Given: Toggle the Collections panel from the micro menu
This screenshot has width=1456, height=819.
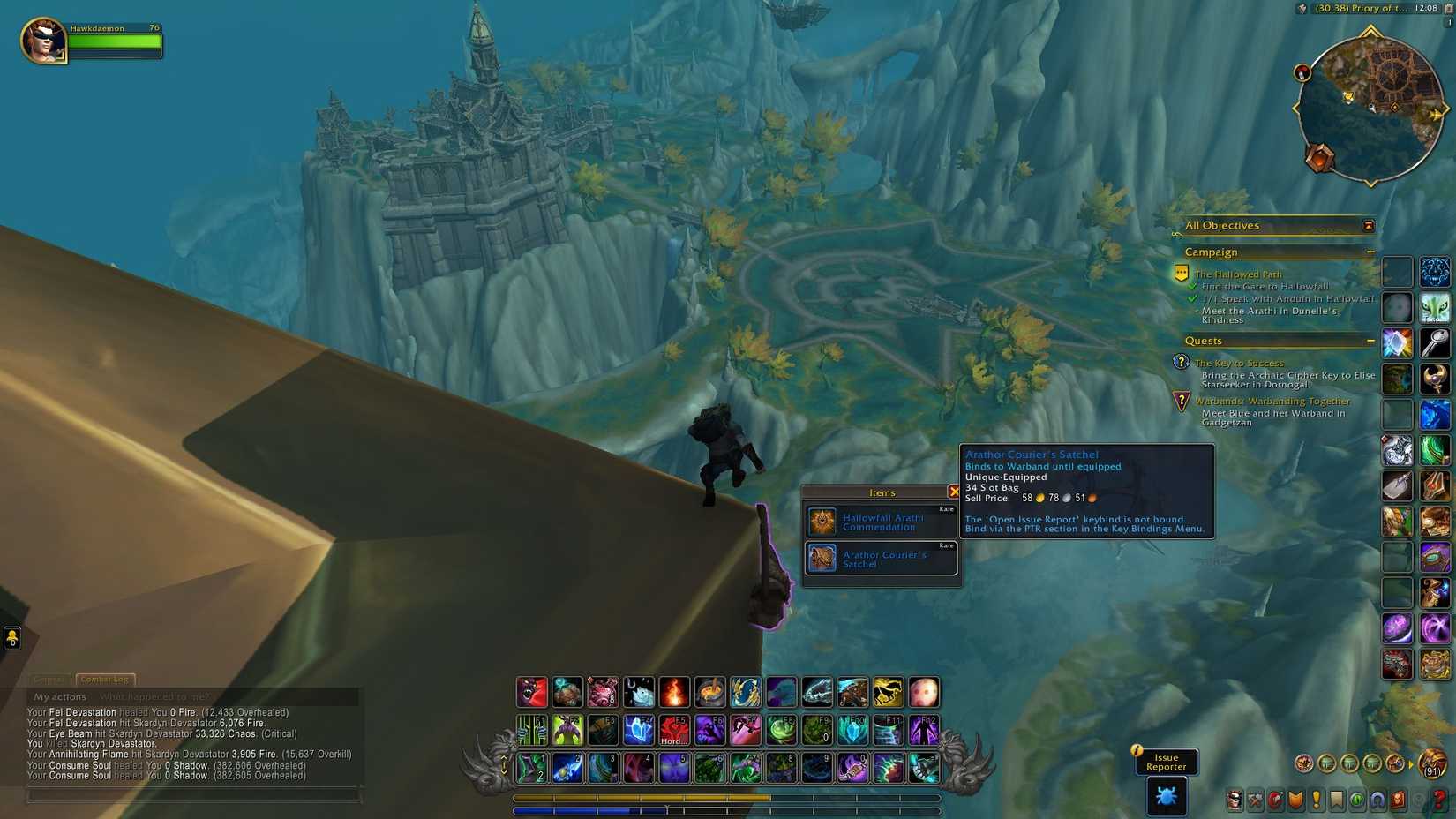Looking at the screenshot, I should [1376, 797].
